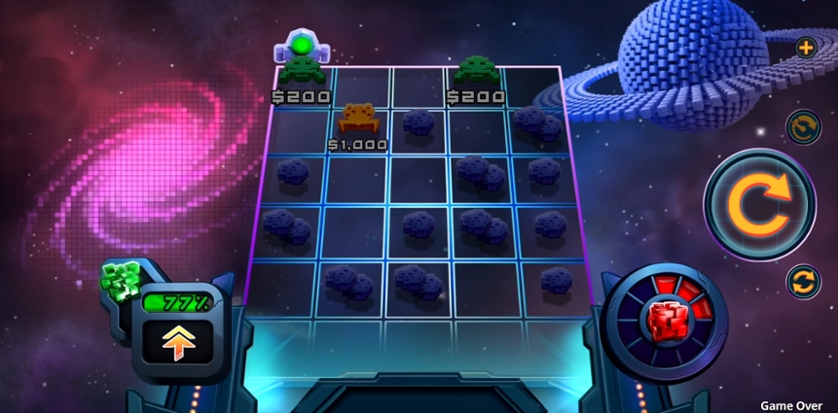Select the red cube wheel icon

[x=664, y=319]
